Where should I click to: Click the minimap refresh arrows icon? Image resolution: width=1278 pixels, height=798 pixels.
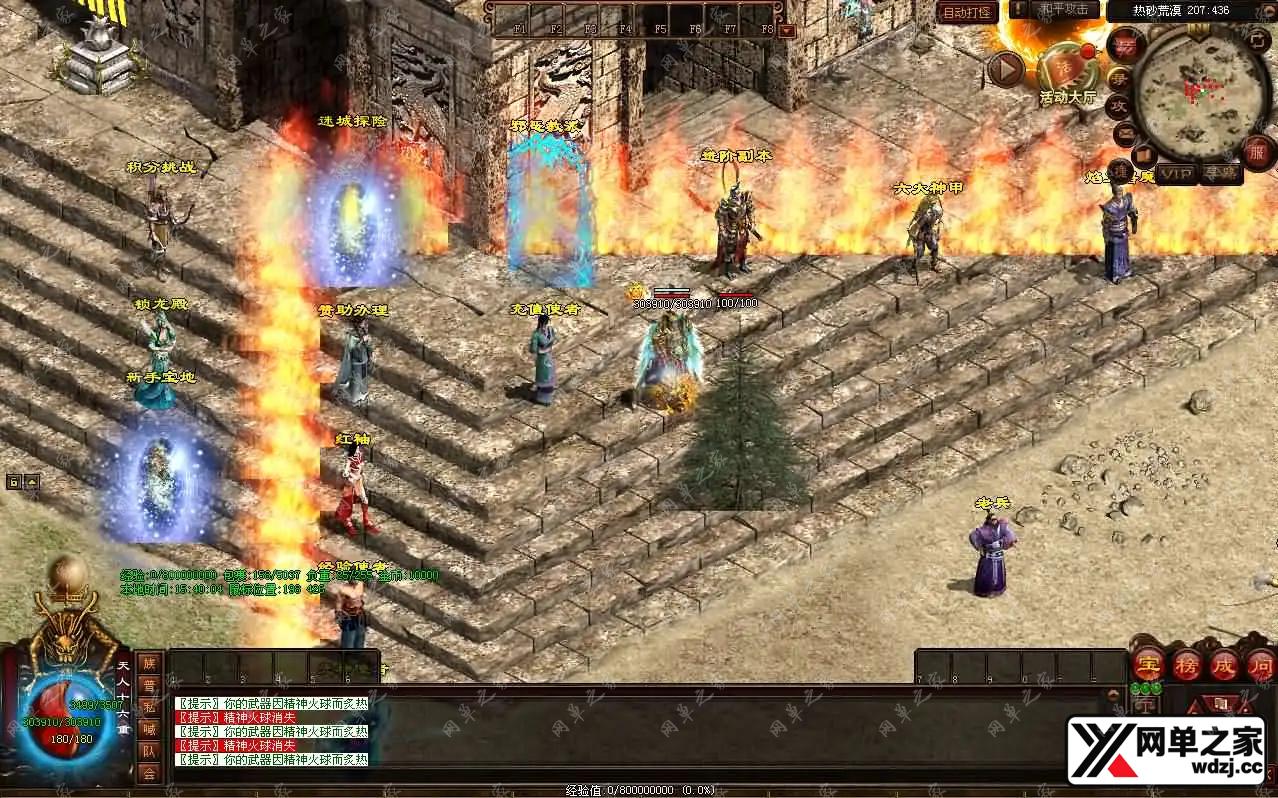click(1259, 39)
